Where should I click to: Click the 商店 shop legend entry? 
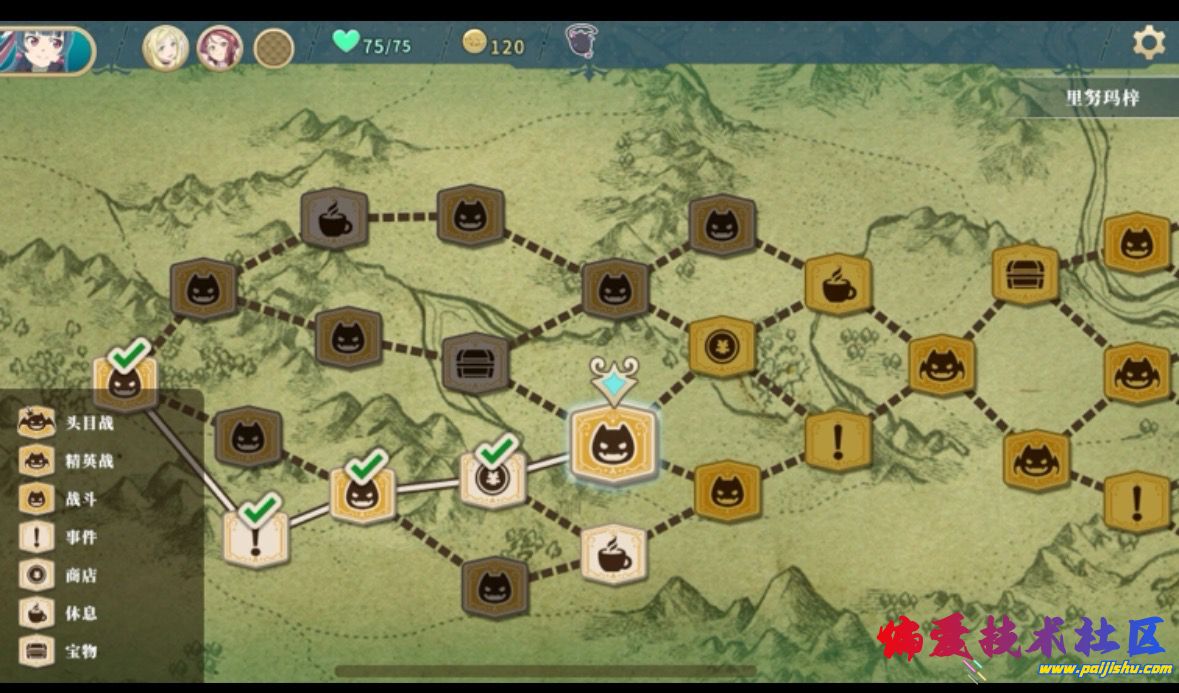click(62, 575)
